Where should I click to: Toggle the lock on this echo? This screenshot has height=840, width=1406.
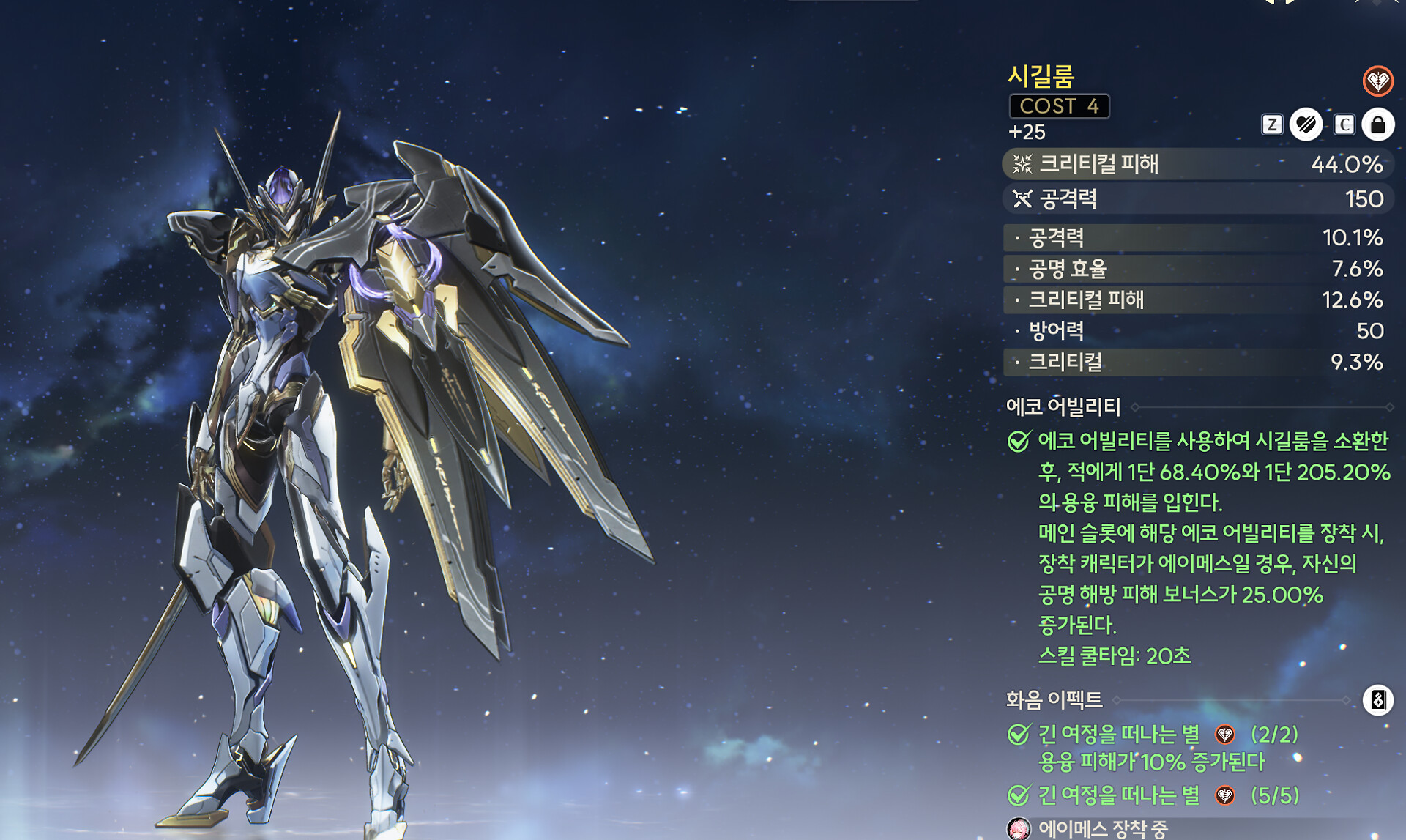(1377, 124)
